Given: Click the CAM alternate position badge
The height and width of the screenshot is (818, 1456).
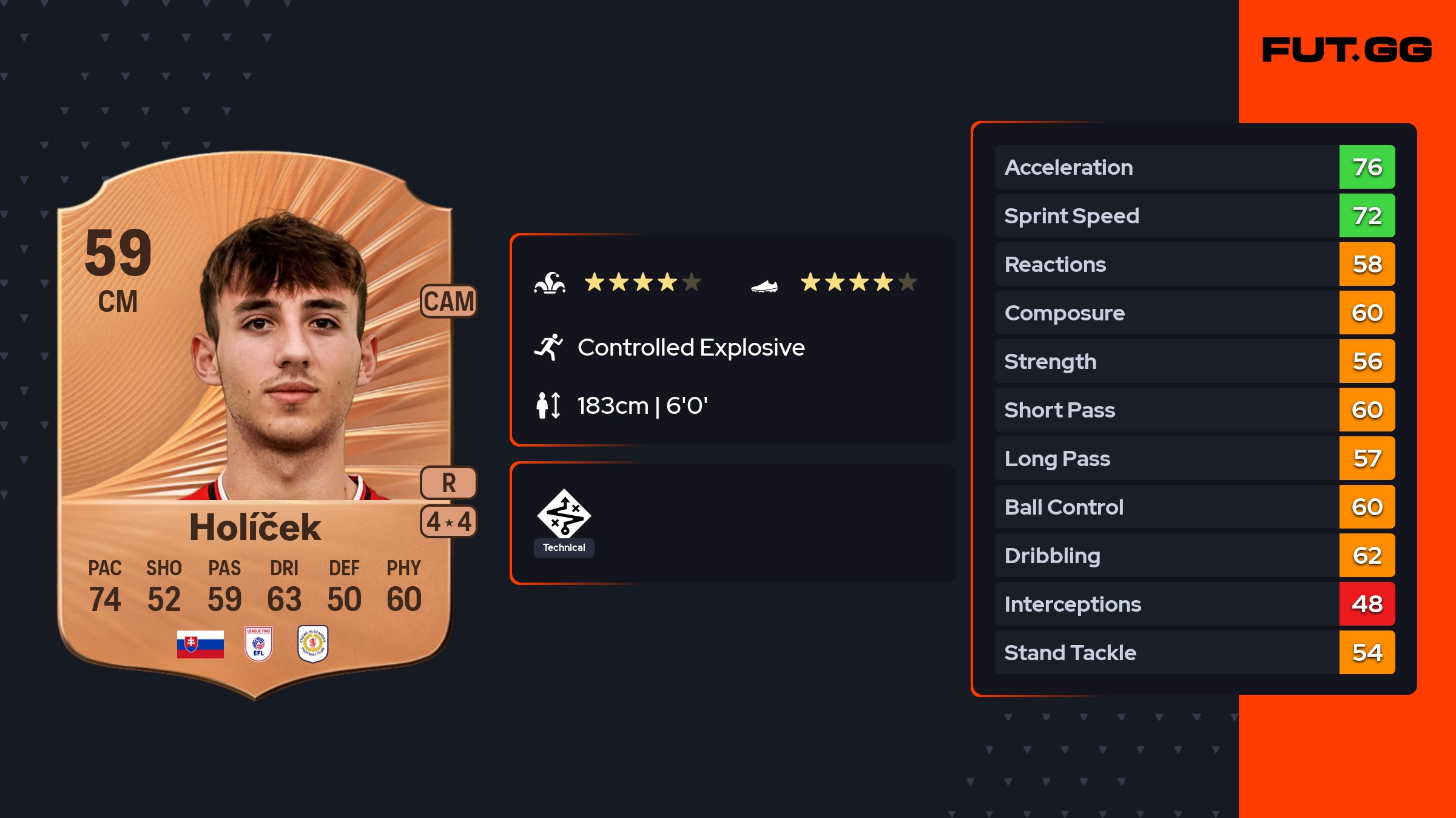Looking at the screenshot, I should tap(449, 301).
